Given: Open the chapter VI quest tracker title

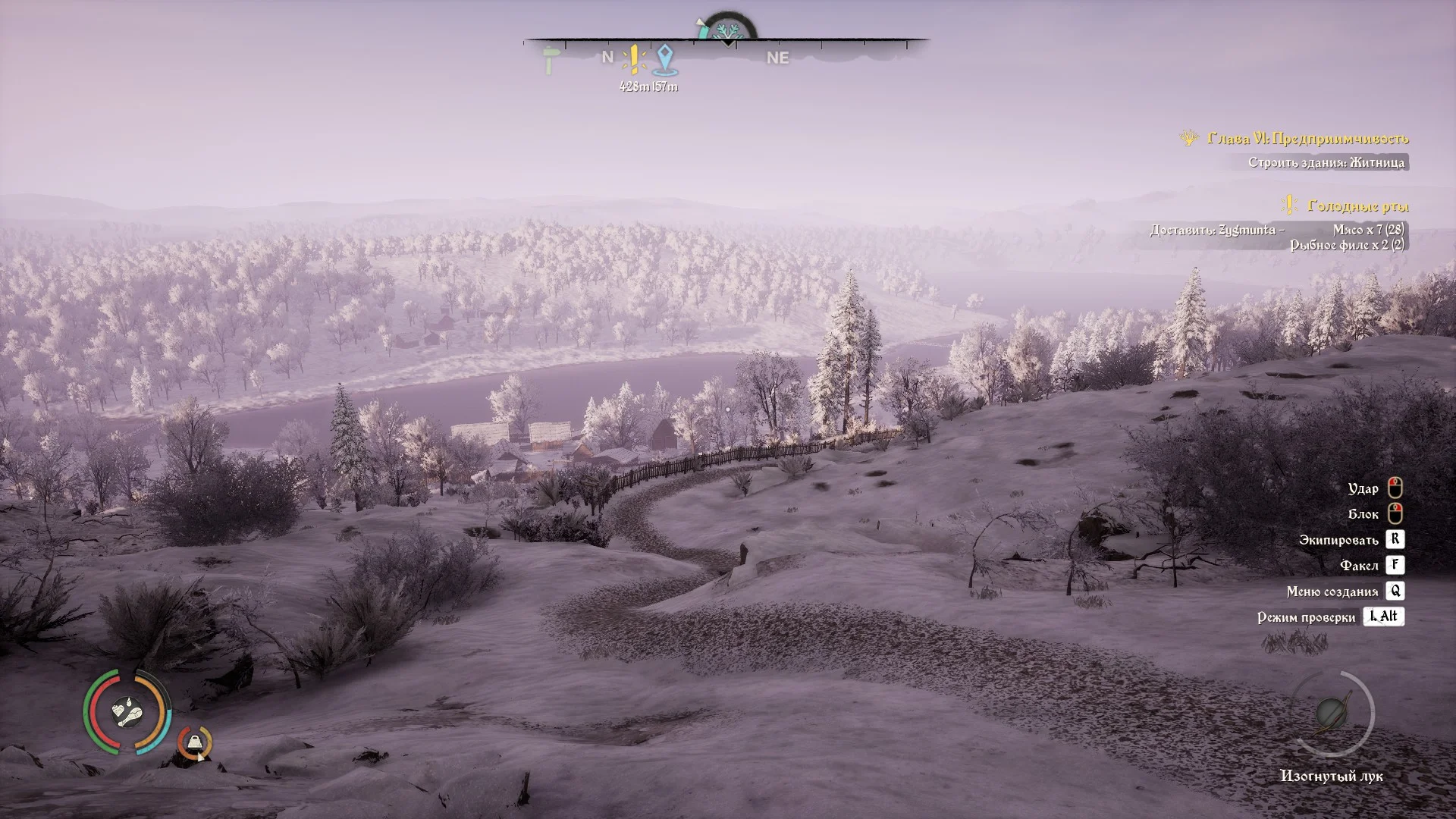Looking at the screenshot, I should (1307, 138).
